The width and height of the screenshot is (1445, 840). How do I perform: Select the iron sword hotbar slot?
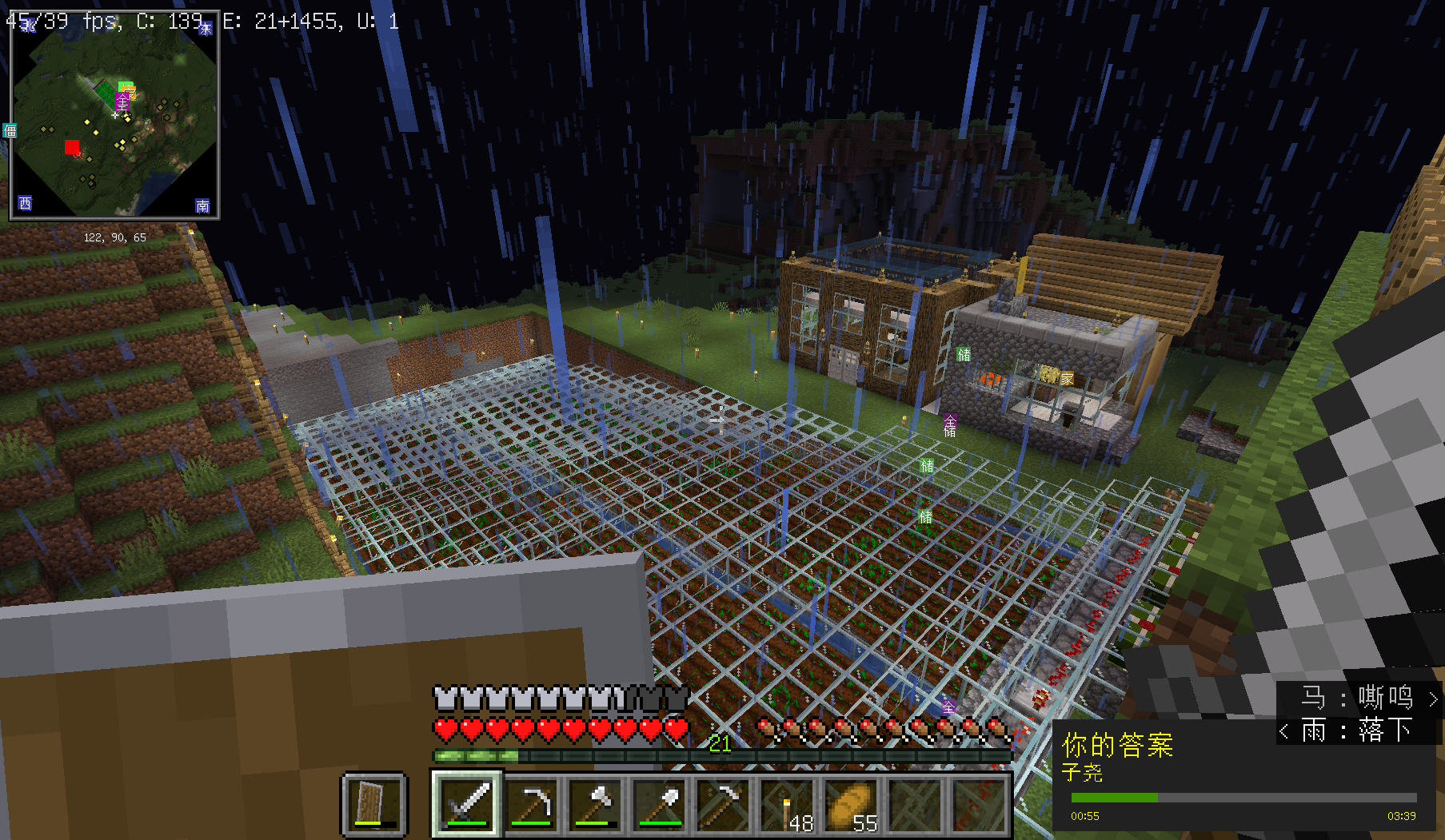click(x=468, y=804)
